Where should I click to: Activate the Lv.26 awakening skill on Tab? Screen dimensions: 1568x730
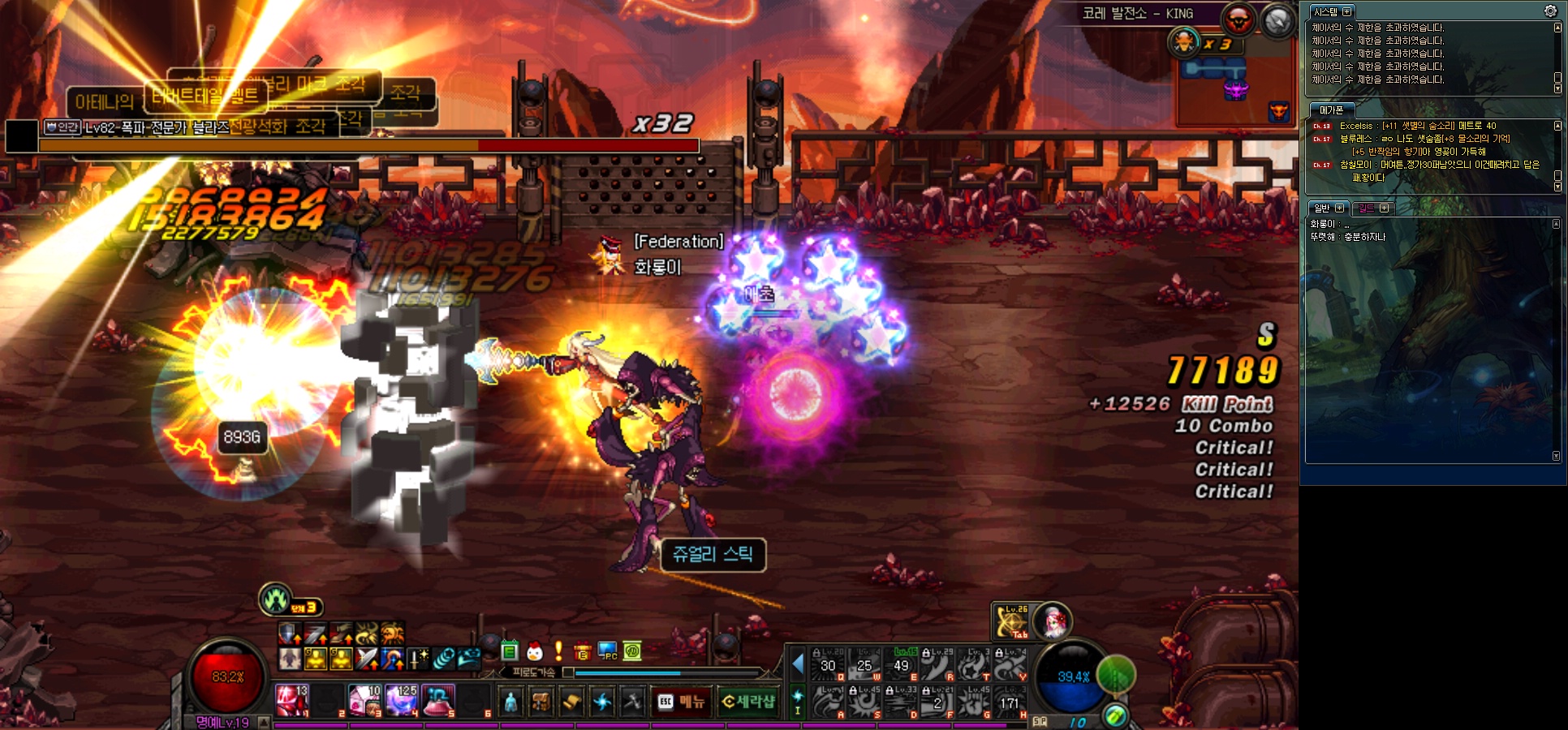pyautogui.click(x=1011, y=622)
